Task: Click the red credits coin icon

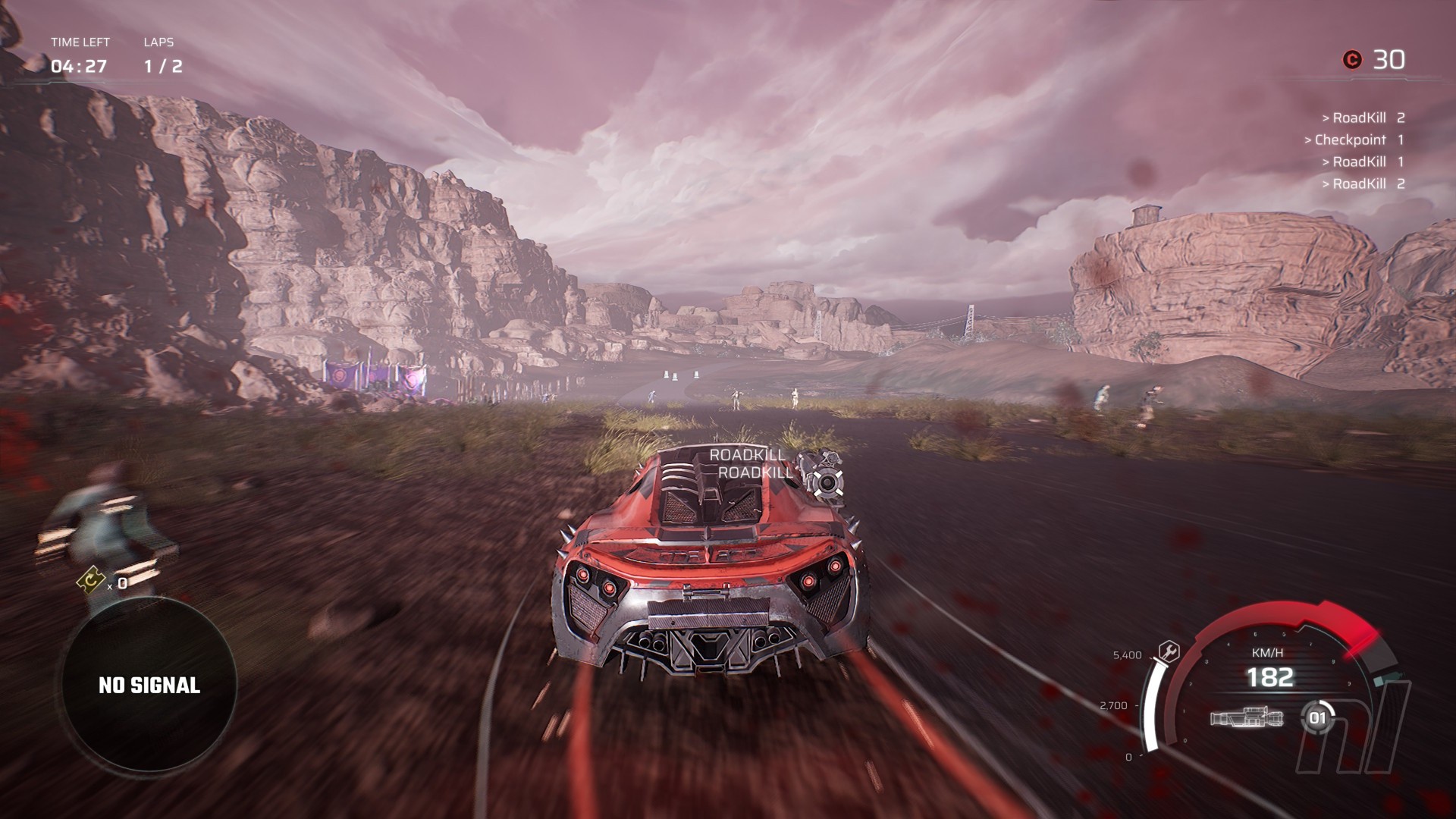Action: [x=1351, y=60]
